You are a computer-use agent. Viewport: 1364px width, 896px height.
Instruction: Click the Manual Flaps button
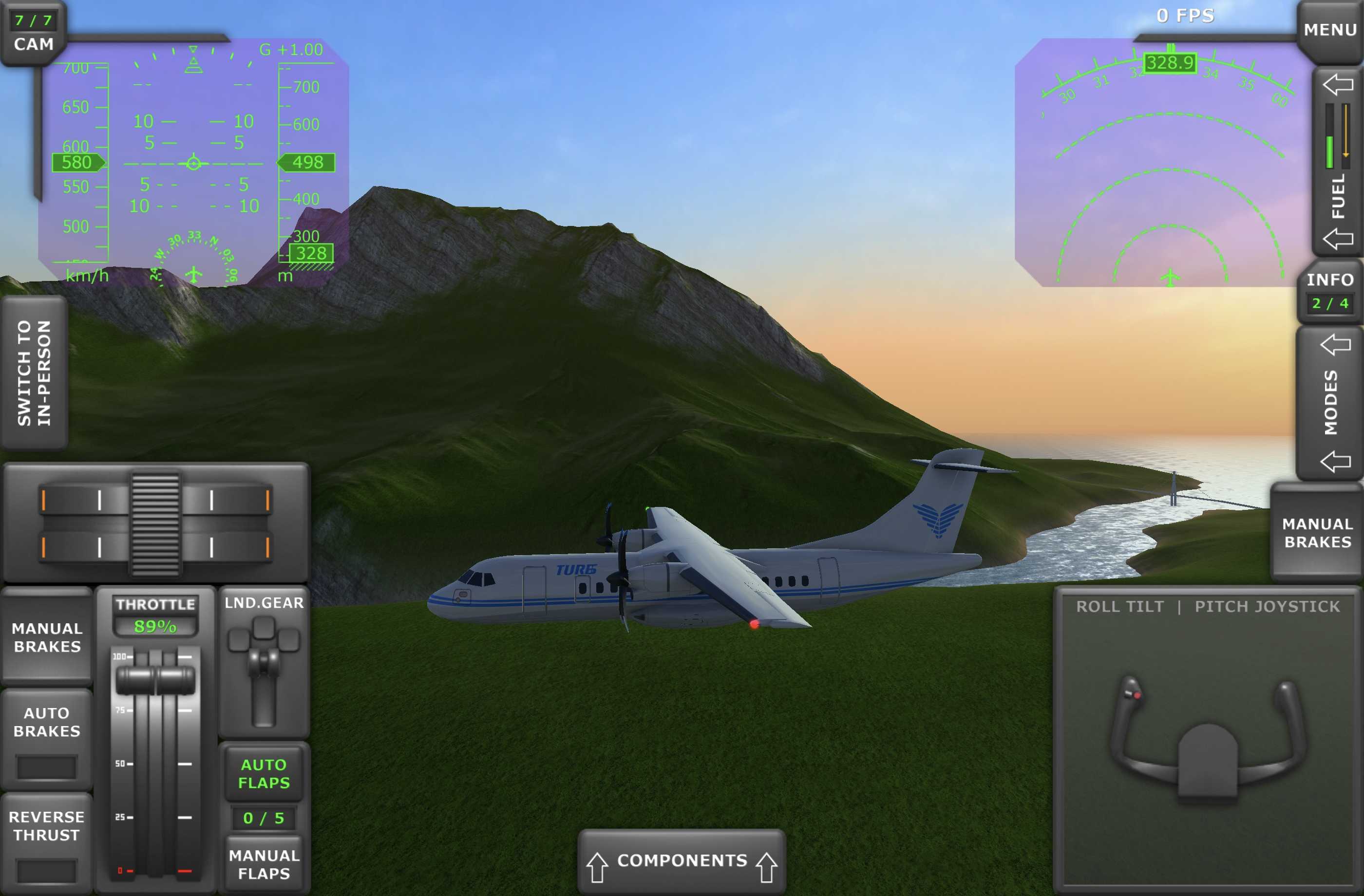tap(264, 864)
